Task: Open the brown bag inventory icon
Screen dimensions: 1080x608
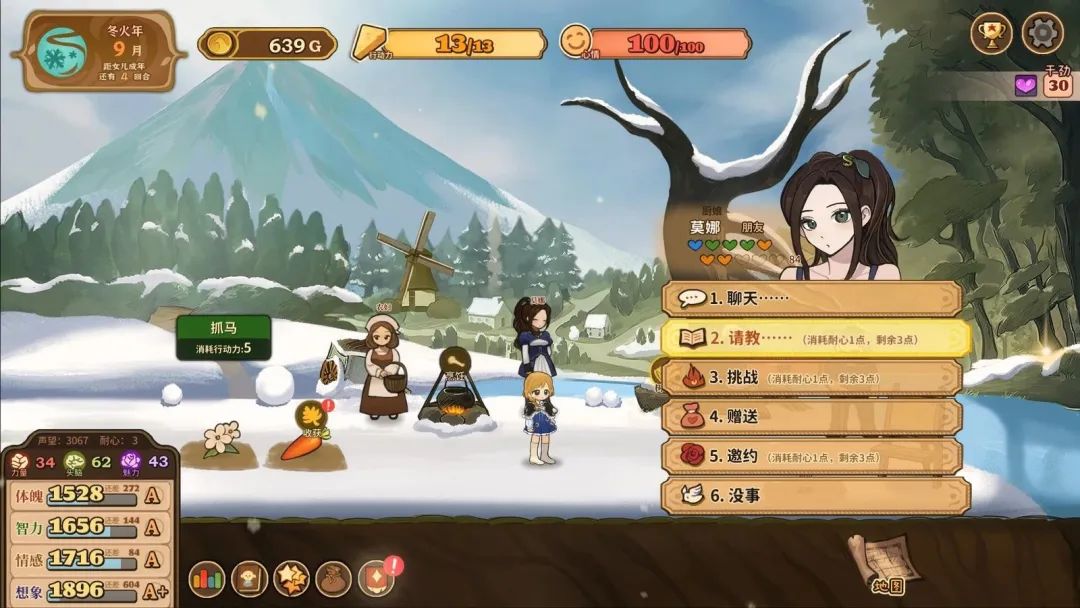Action: tap(333, 578)
